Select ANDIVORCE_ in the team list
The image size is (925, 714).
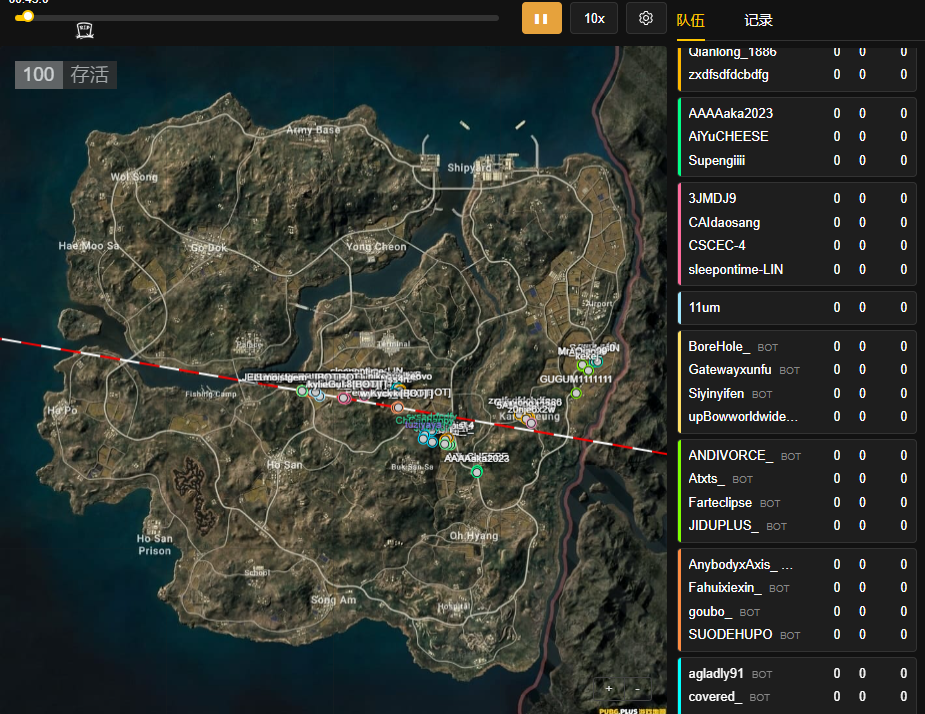pos(730,455)
